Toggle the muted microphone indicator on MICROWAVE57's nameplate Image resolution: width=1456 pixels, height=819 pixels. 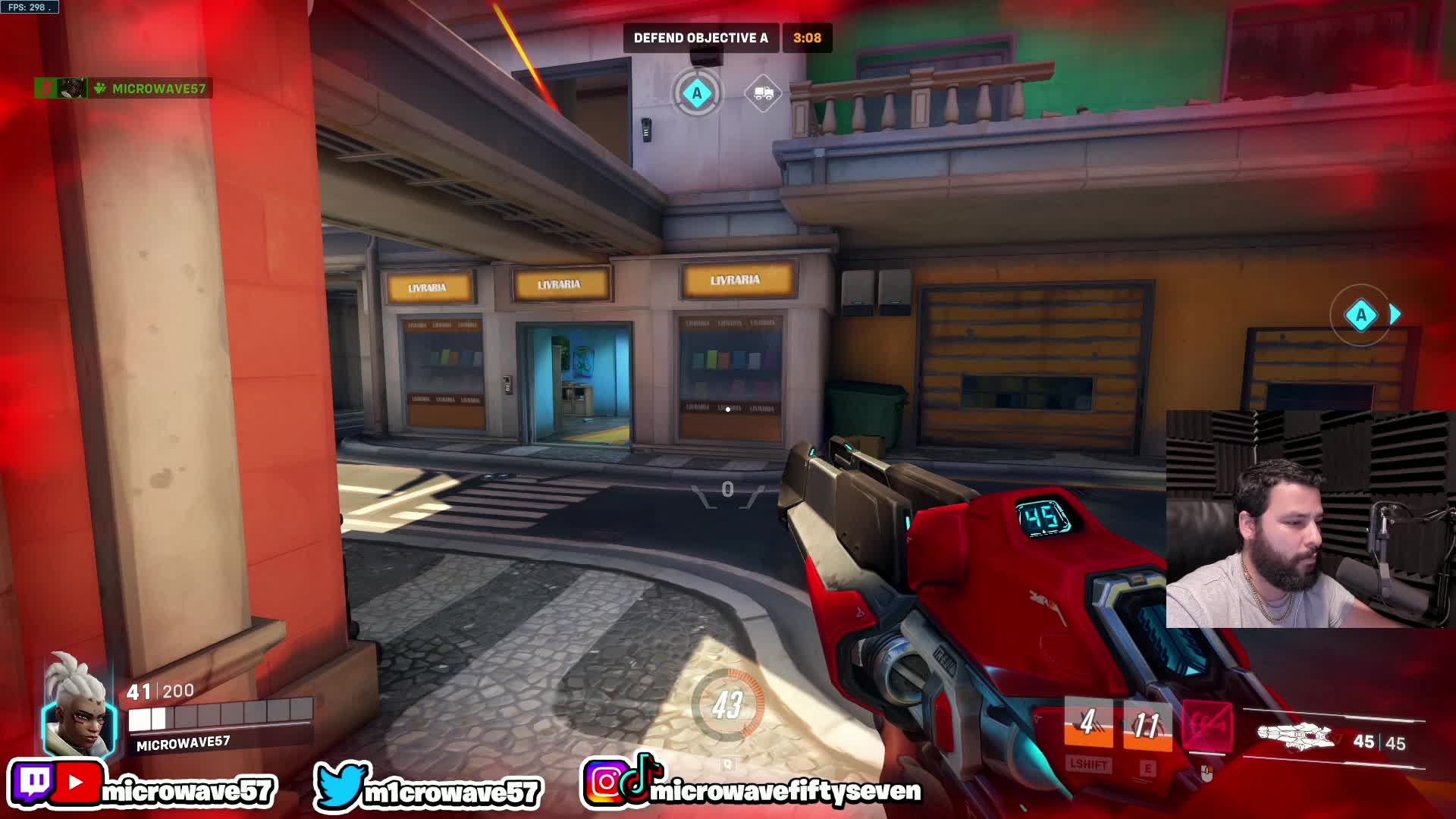point(44,89)
